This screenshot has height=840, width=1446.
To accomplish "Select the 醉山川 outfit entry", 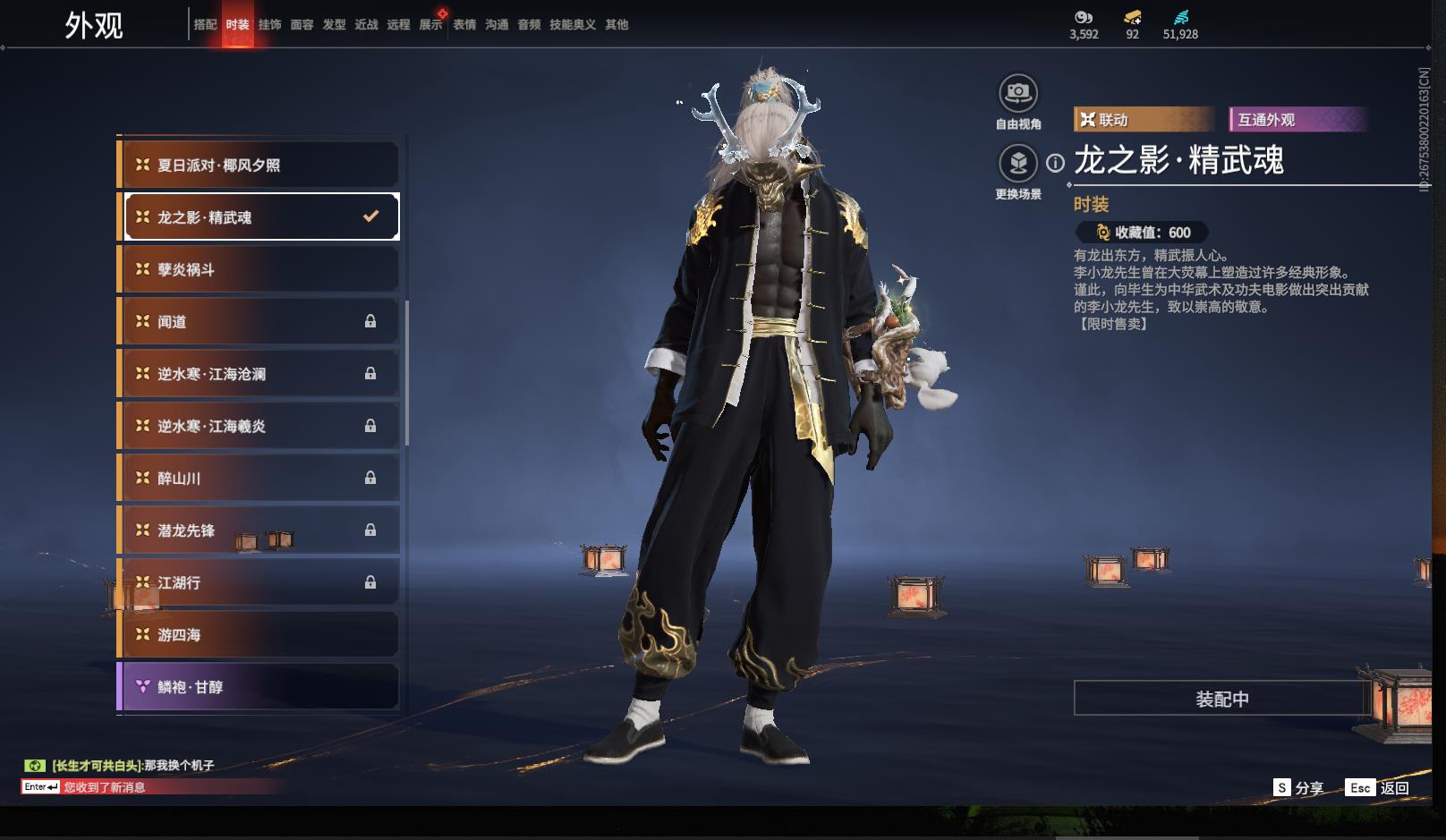I will point(259,479).
